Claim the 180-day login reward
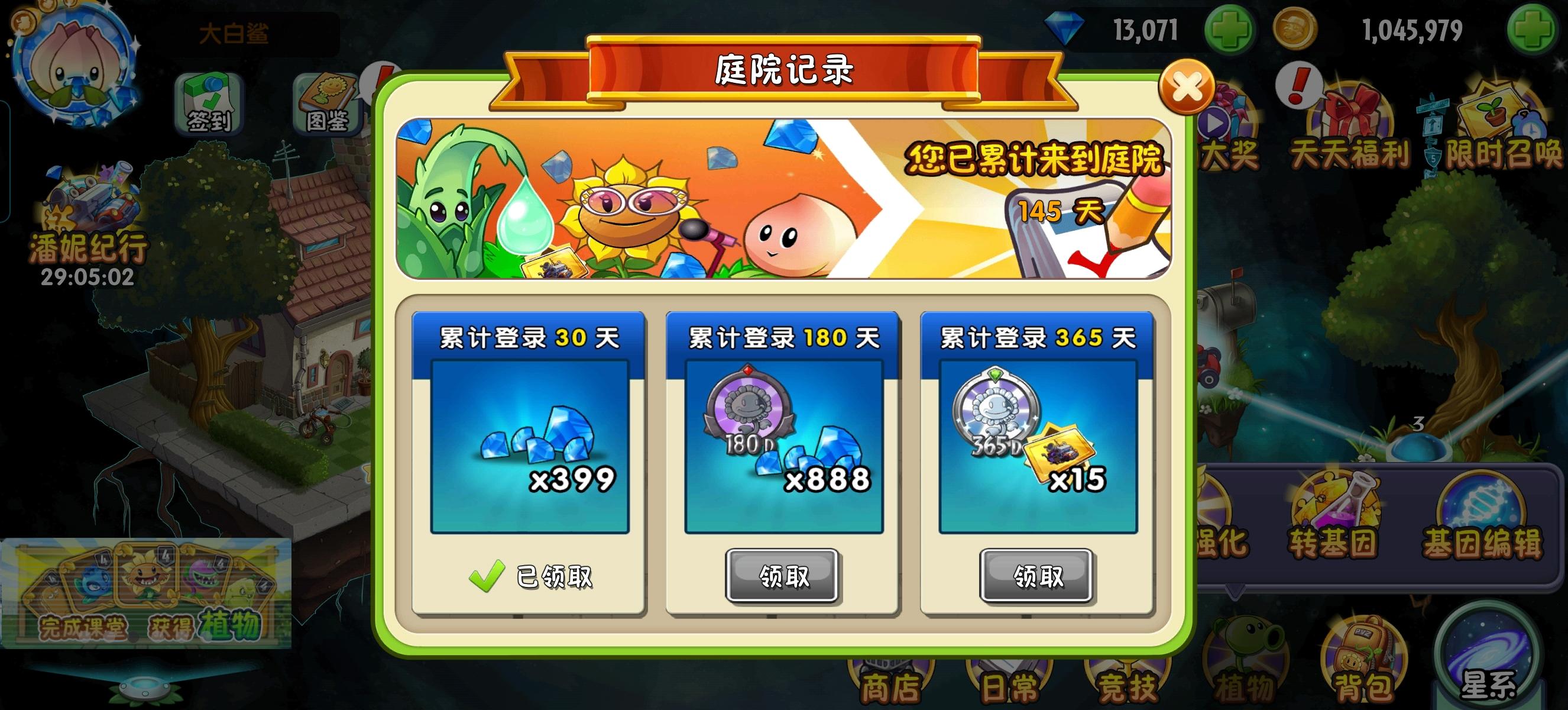Image resolution: width=1568 pixels, height=710 pixels. (x=783, y=578)
